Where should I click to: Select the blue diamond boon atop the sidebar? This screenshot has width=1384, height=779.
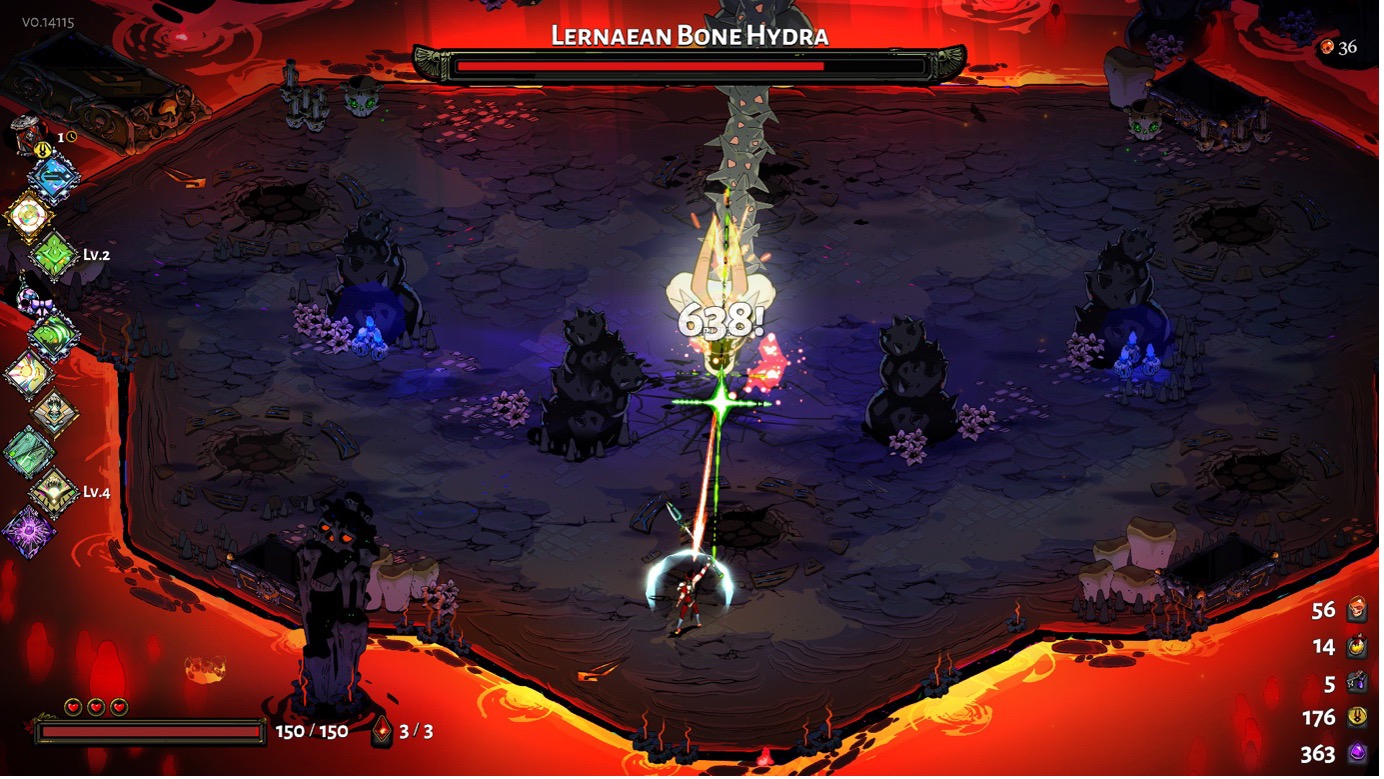(x=55, y=177)
